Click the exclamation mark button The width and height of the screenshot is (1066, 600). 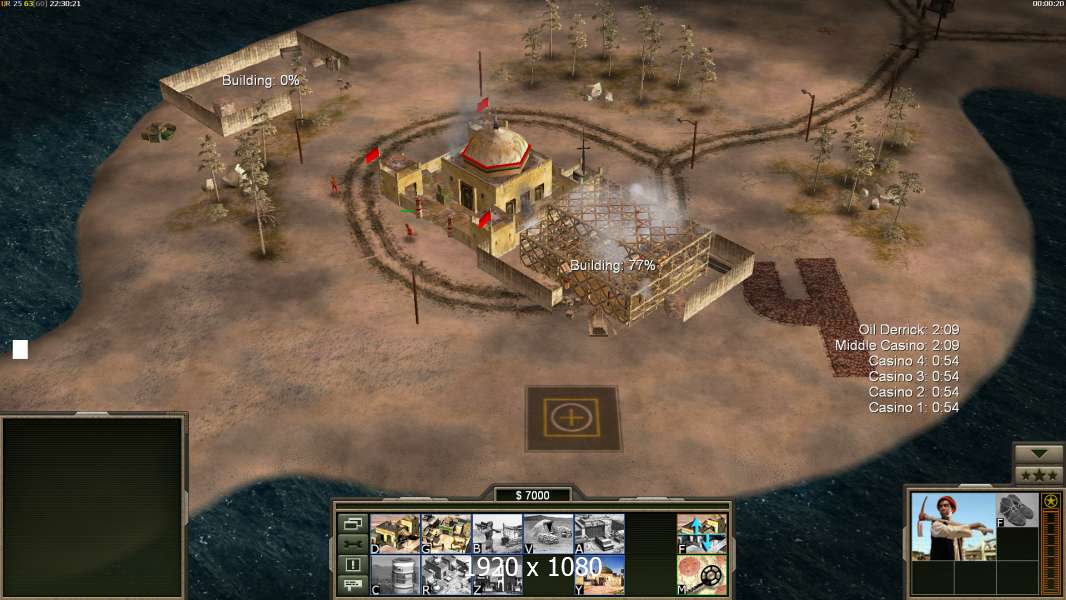point(352,565)
